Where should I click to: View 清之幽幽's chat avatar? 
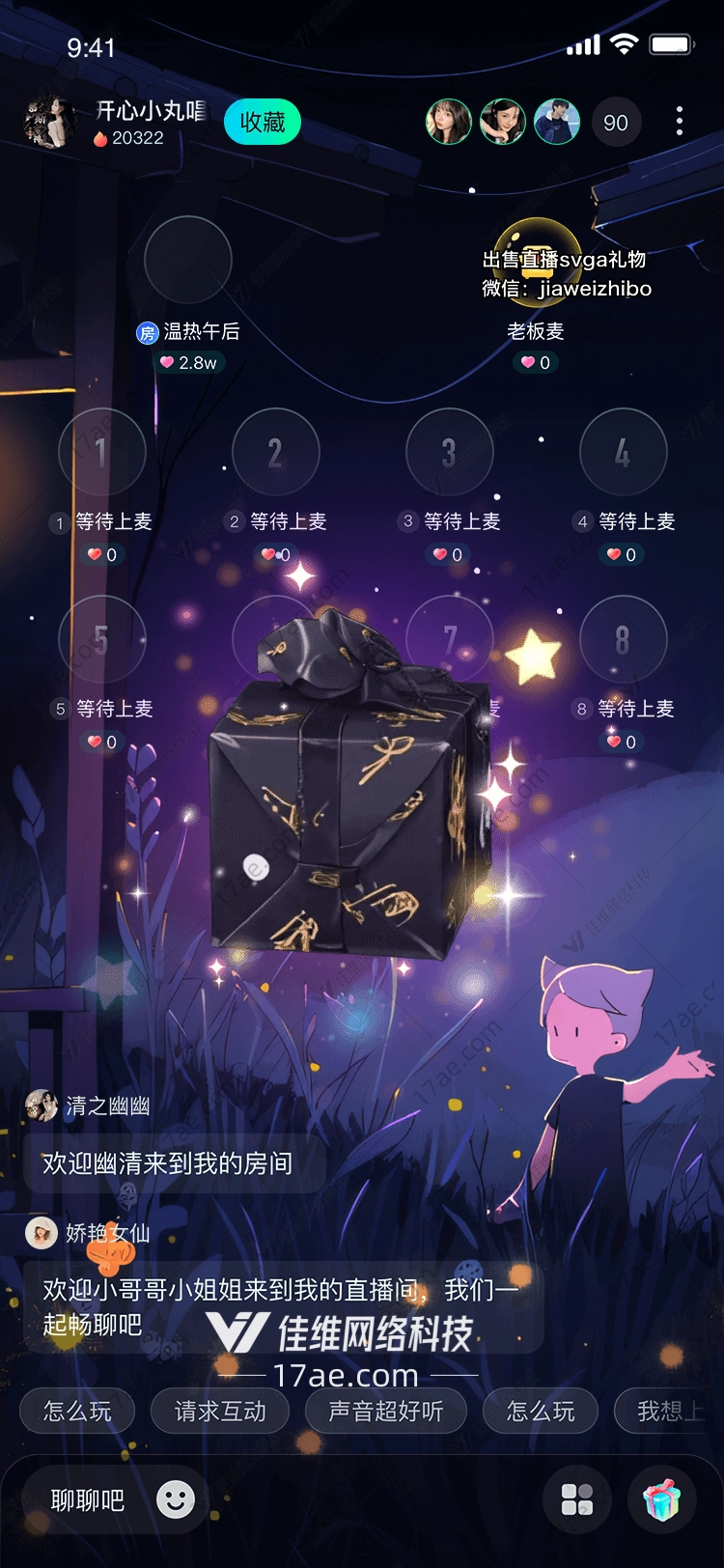pyautogui.click(x=42, y=1106)
